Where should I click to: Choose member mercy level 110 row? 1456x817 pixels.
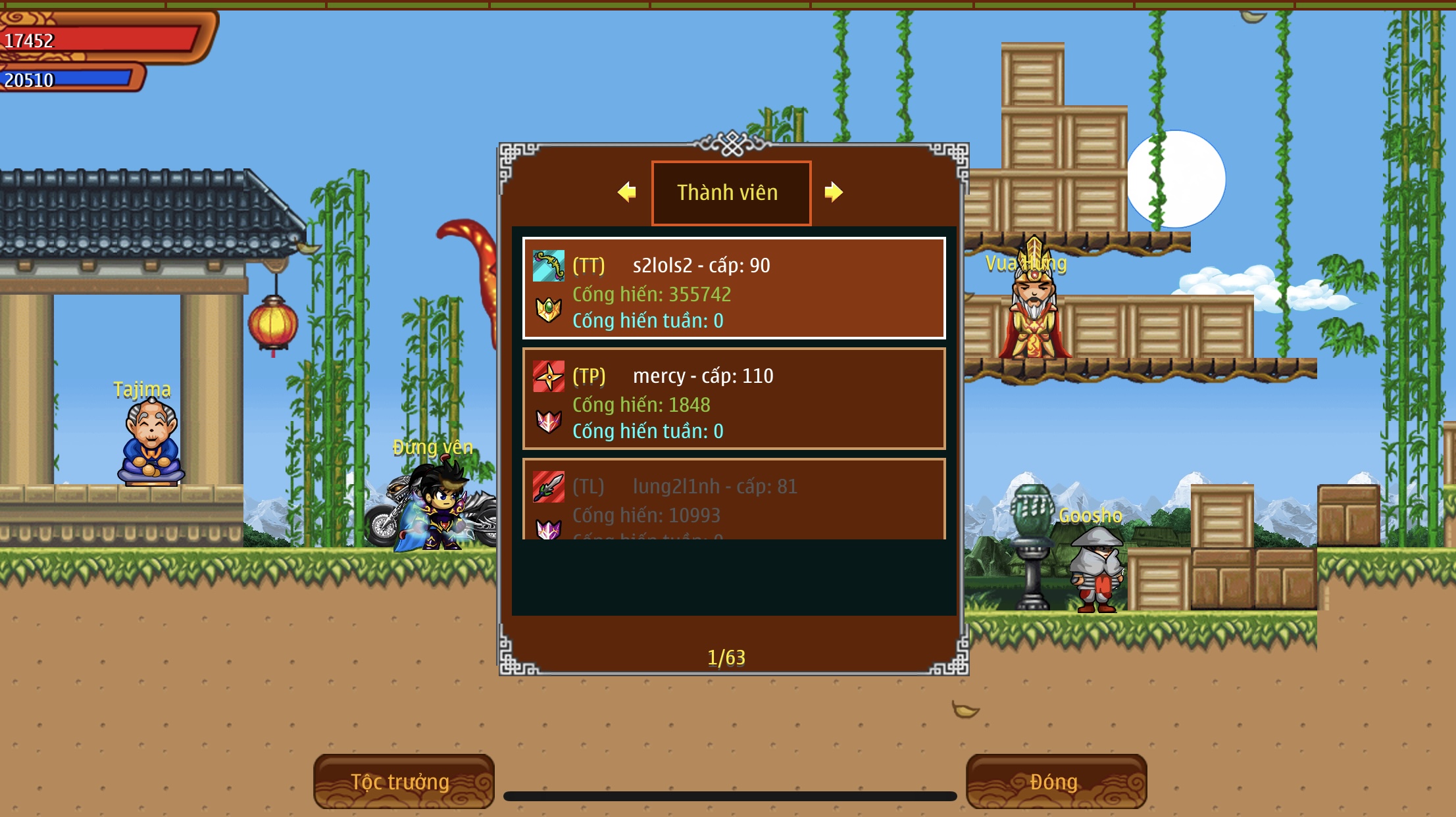[734, 399]
